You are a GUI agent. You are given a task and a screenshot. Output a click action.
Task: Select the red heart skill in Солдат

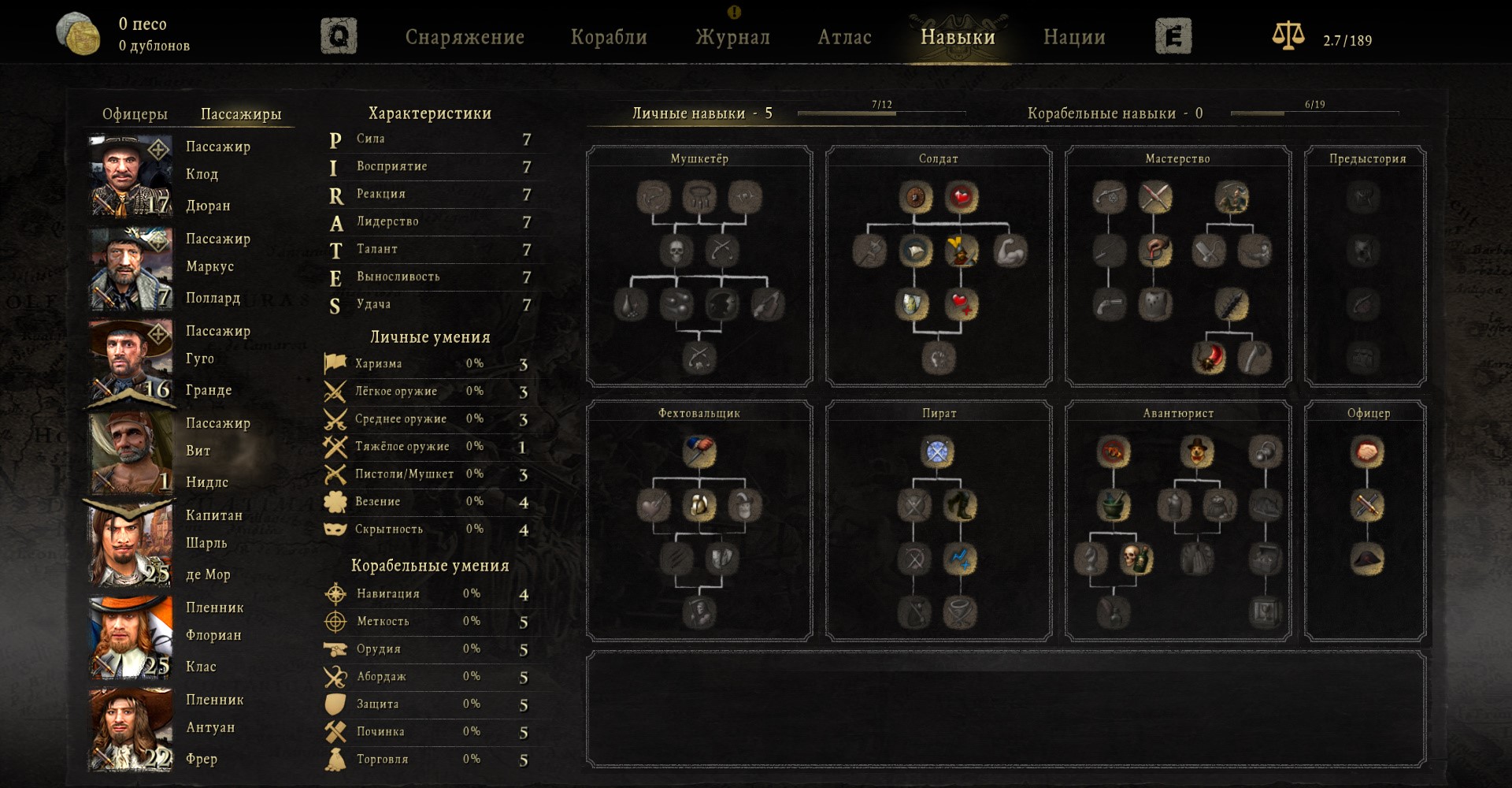[961, 197]
